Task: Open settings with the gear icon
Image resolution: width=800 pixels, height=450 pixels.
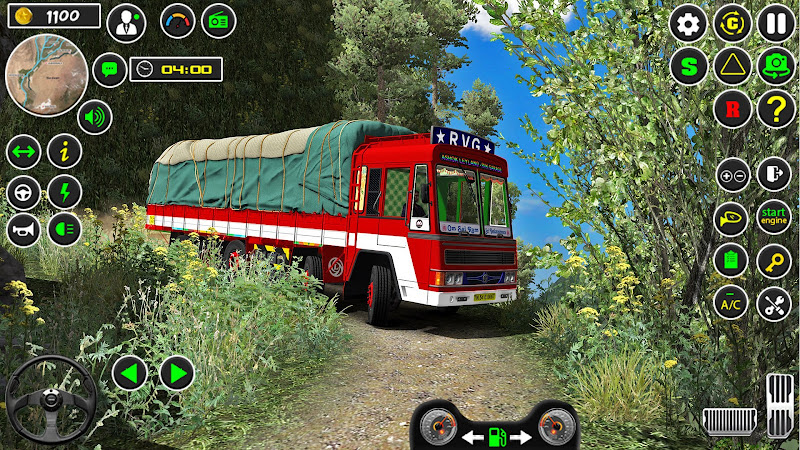Action: click(687, 23)
